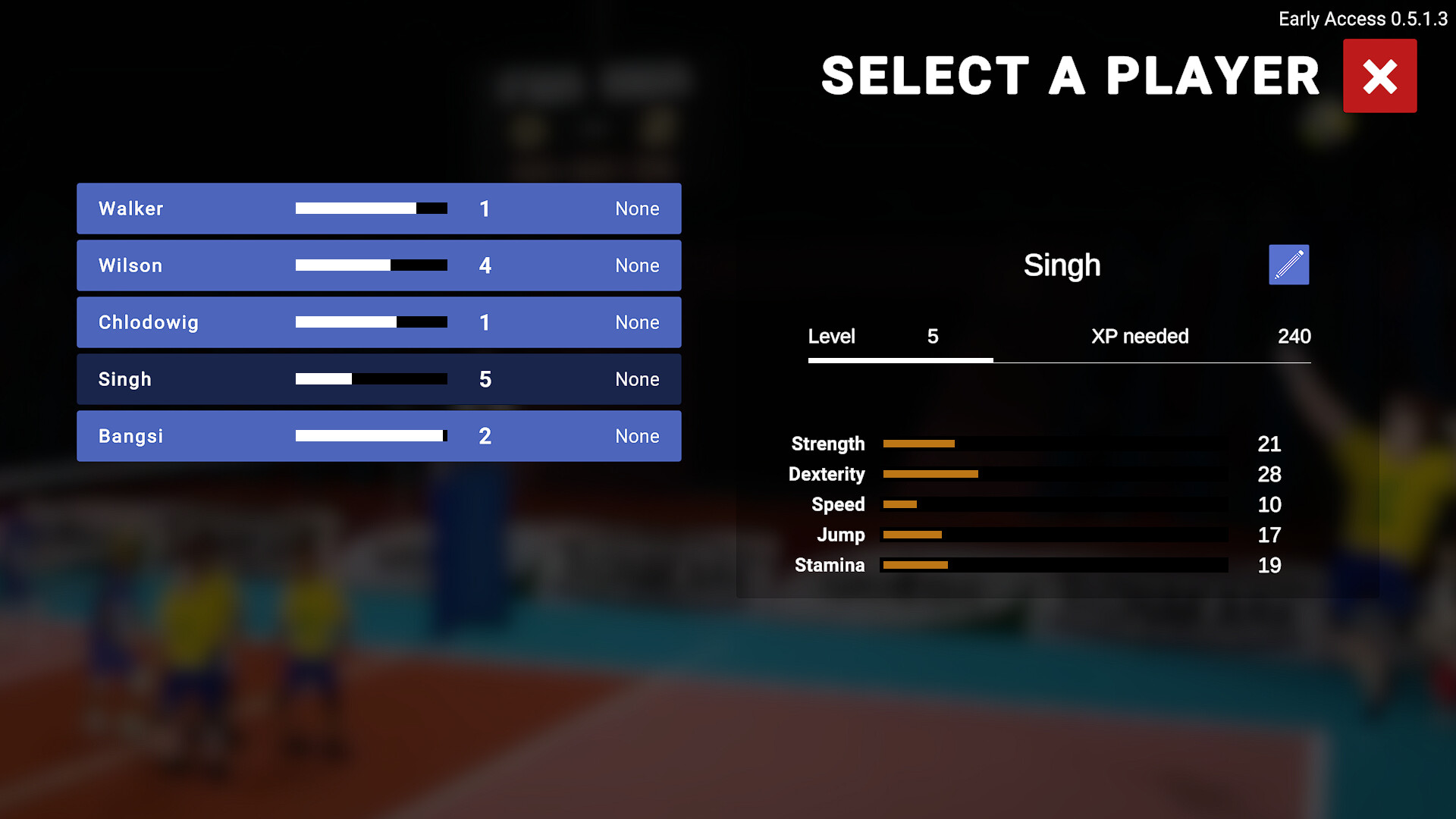Viewport: 1456px width, 819px height.
Task: Click the 'None' label on Singh's row
Action: pyautogui.click(x=637, y=379)
